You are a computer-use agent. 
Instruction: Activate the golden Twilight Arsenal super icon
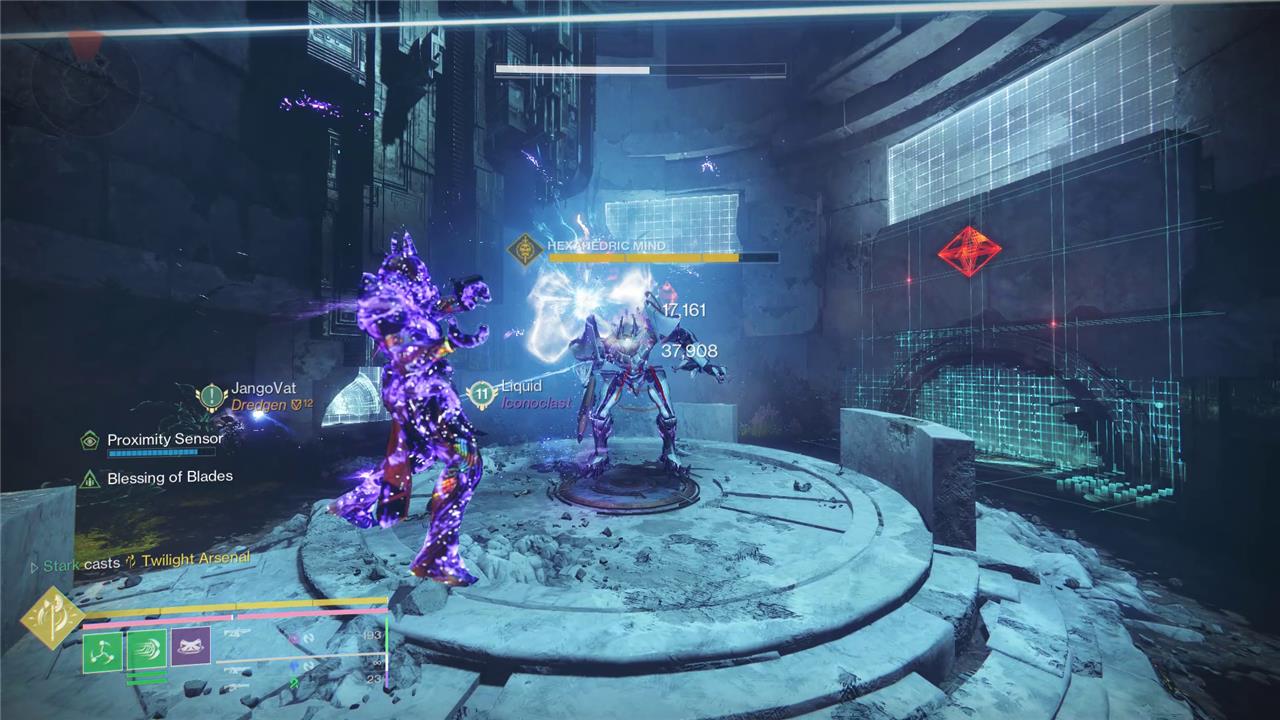52,617
